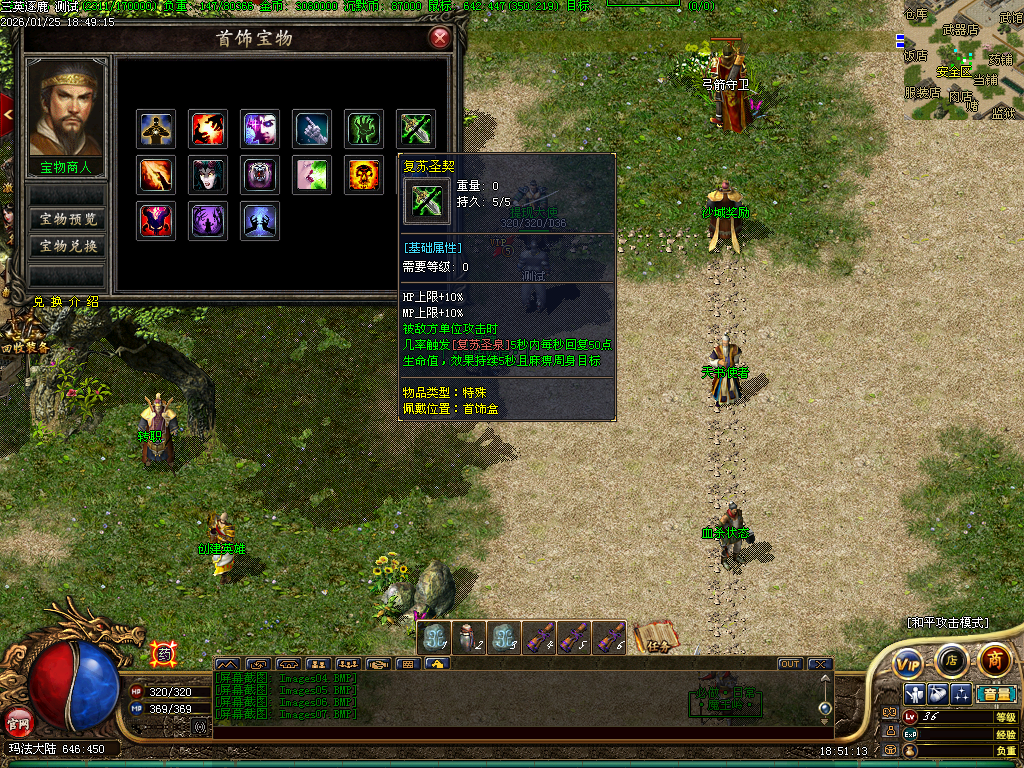Viewport: 1024px width, 768px height.
Task: Select the green claw hand treasure
Action: tap(365, 129)
